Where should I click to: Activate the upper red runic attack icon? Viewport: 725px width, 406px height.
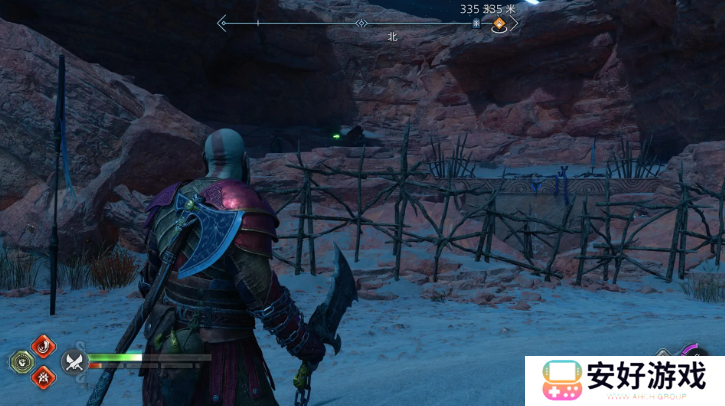point(44,345)
